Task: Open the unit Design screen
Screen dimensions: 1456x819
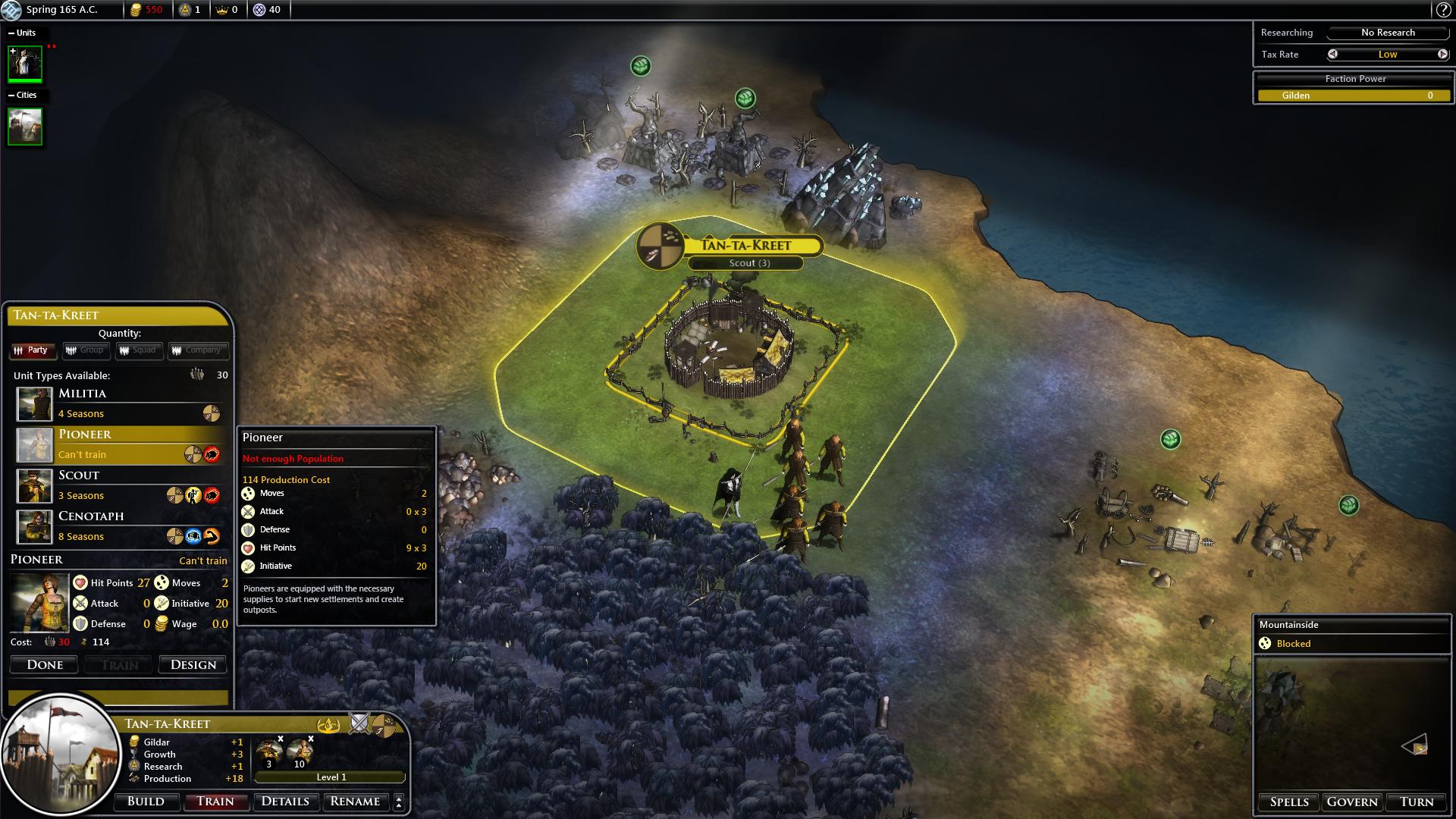Action: coord(193,665)
